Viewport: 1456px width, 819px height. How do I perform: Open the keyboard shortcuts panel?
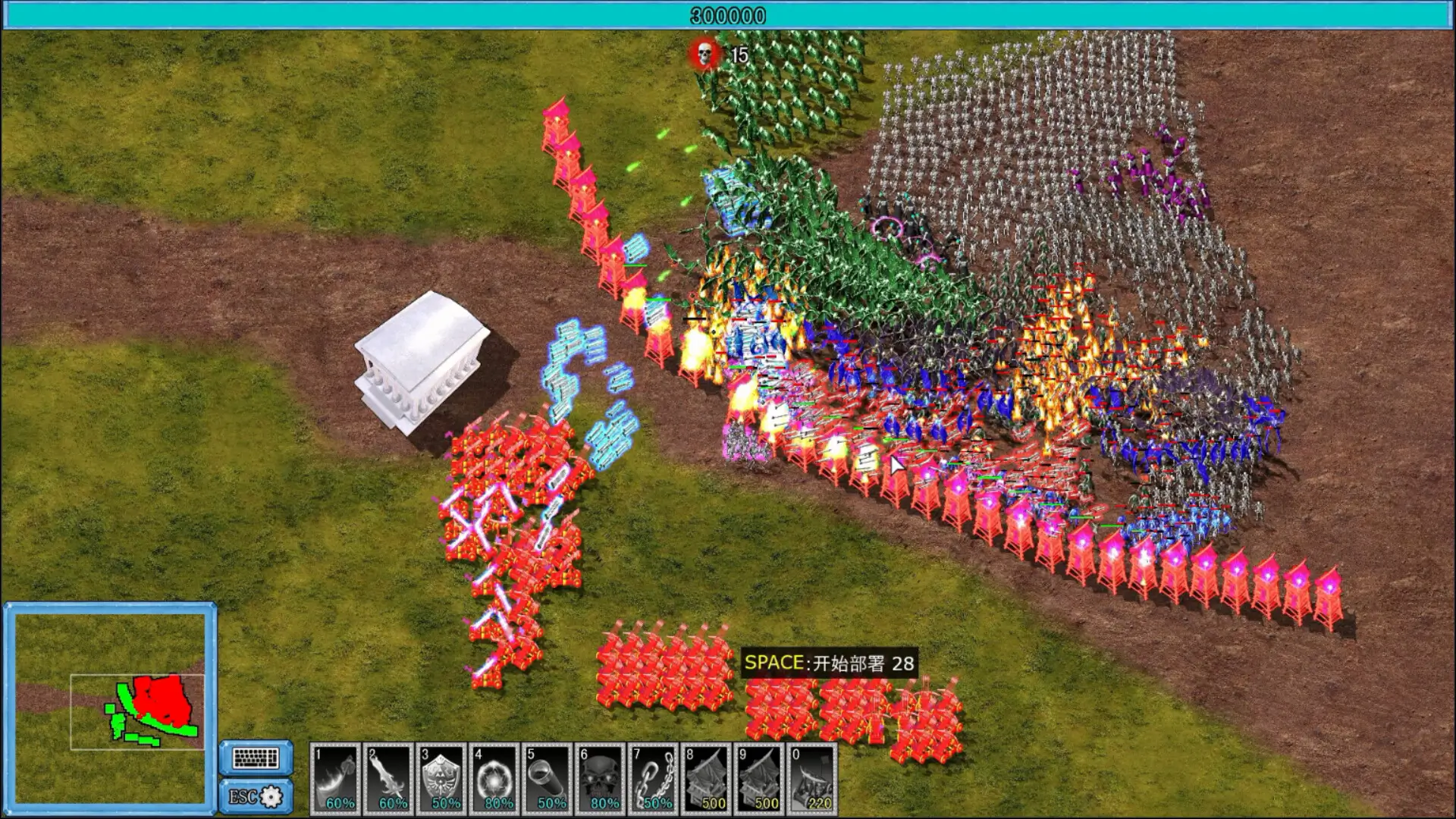pyautogui.click(x=256, y=758)
